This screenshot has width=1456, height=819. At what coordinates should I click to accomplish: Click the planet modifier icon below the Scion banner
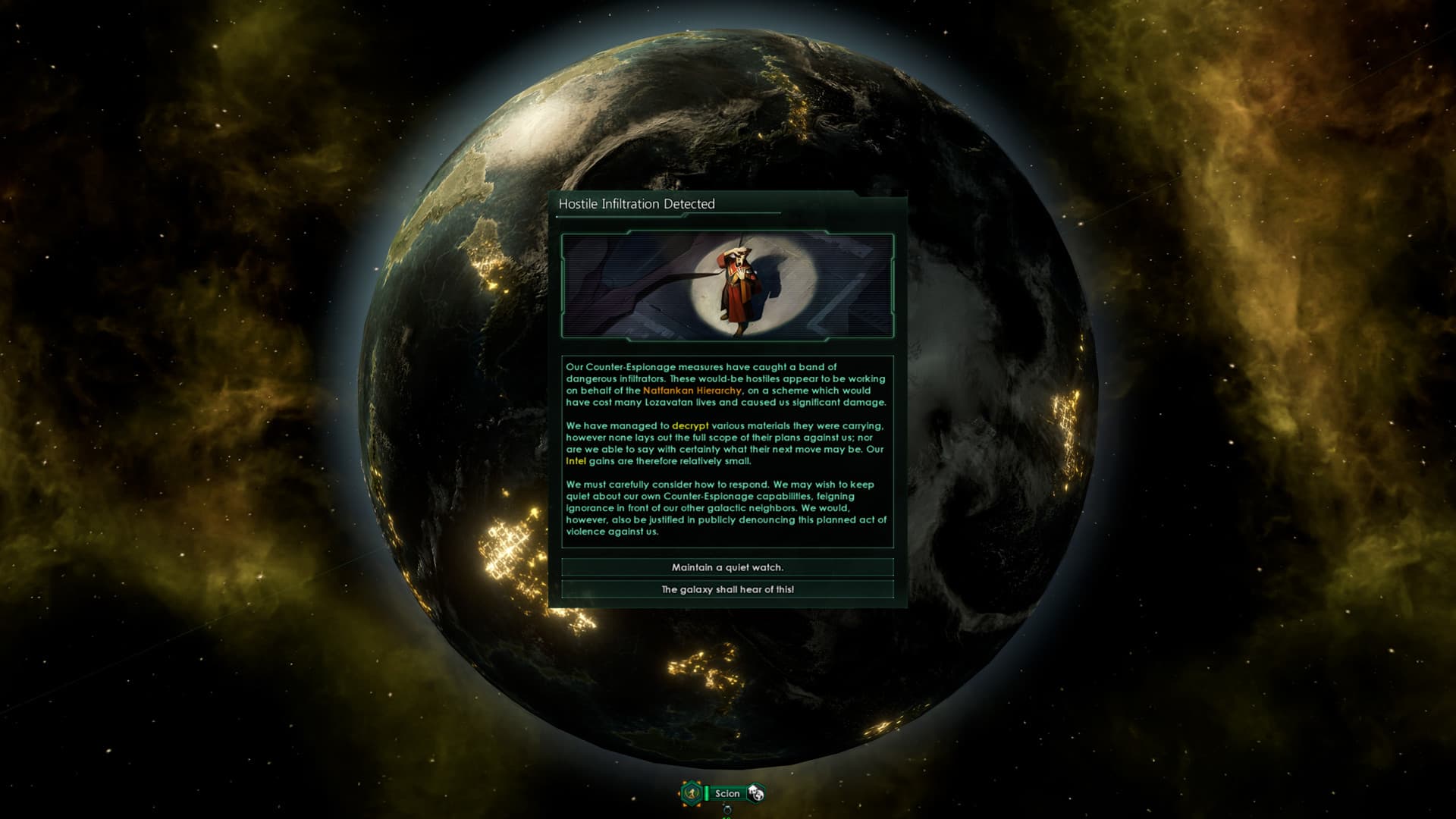pyautogui.click(x=726, y=811)
